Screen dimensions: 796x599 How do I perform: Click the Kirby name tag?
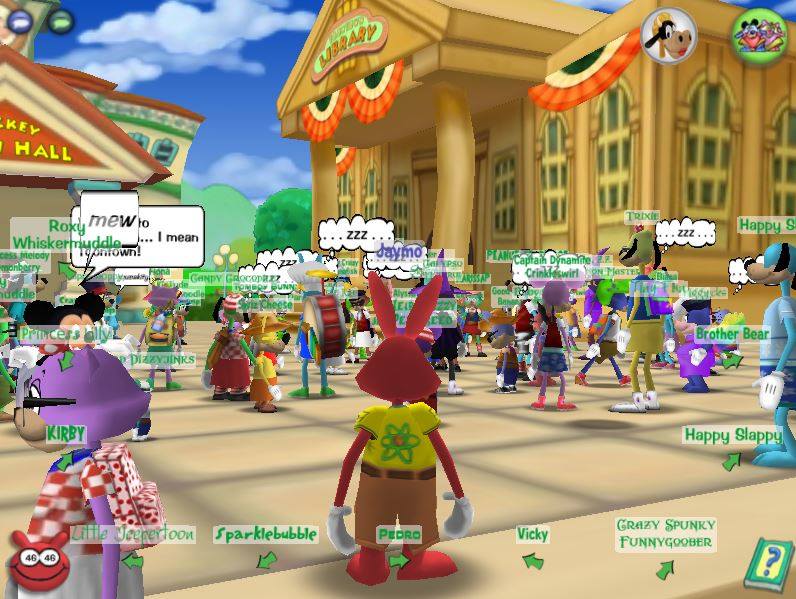[66, 434]
